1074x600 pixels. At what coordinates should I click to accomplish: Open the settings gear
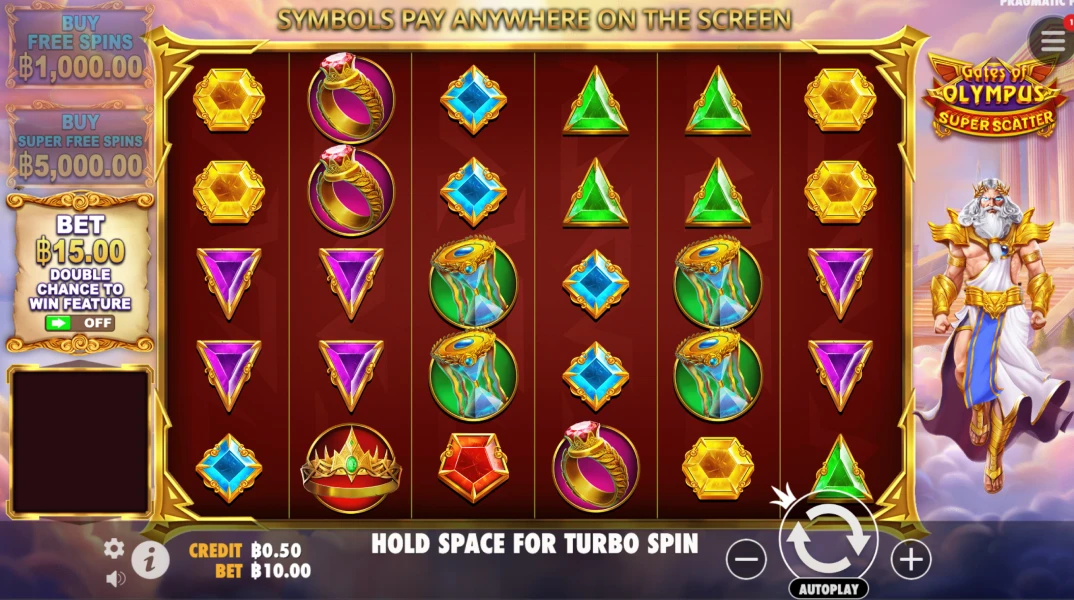point(115,547)
